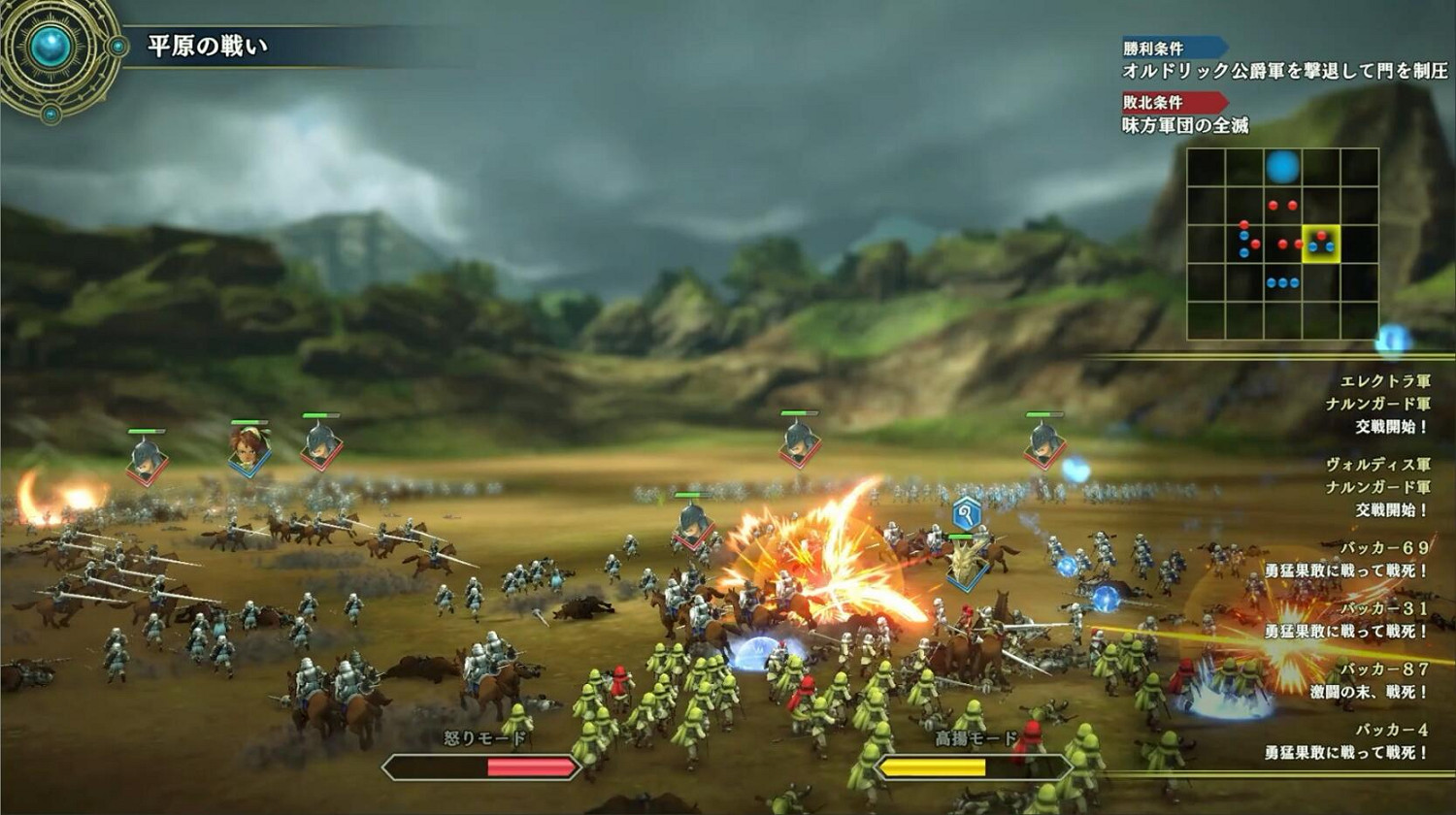Click the 怒りモード mode label
The height and width of the screenshot is (815, 1456).
(482, 736)
